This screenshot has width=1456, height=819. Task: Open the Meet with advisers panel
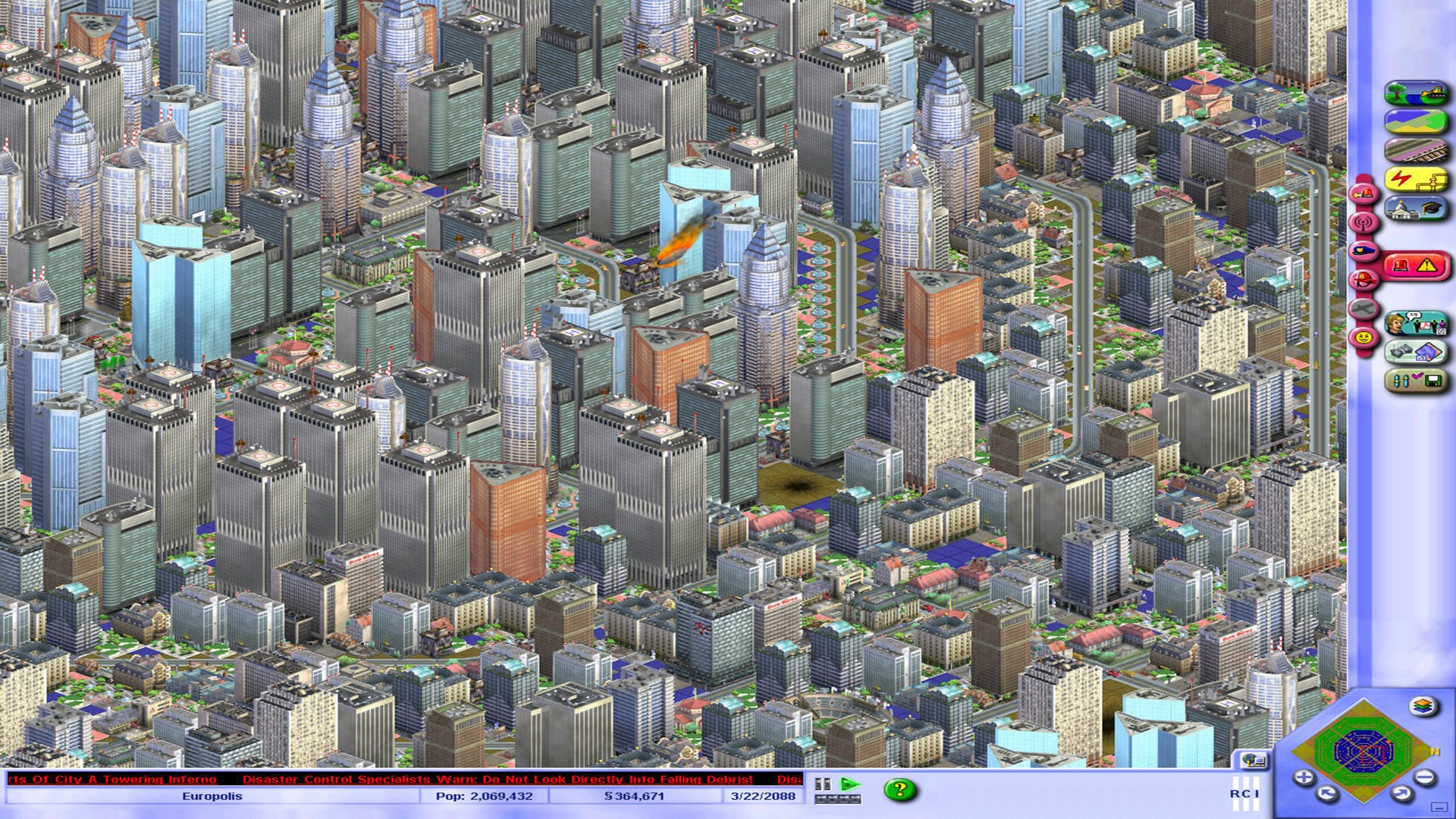[x=1417, y=323]
